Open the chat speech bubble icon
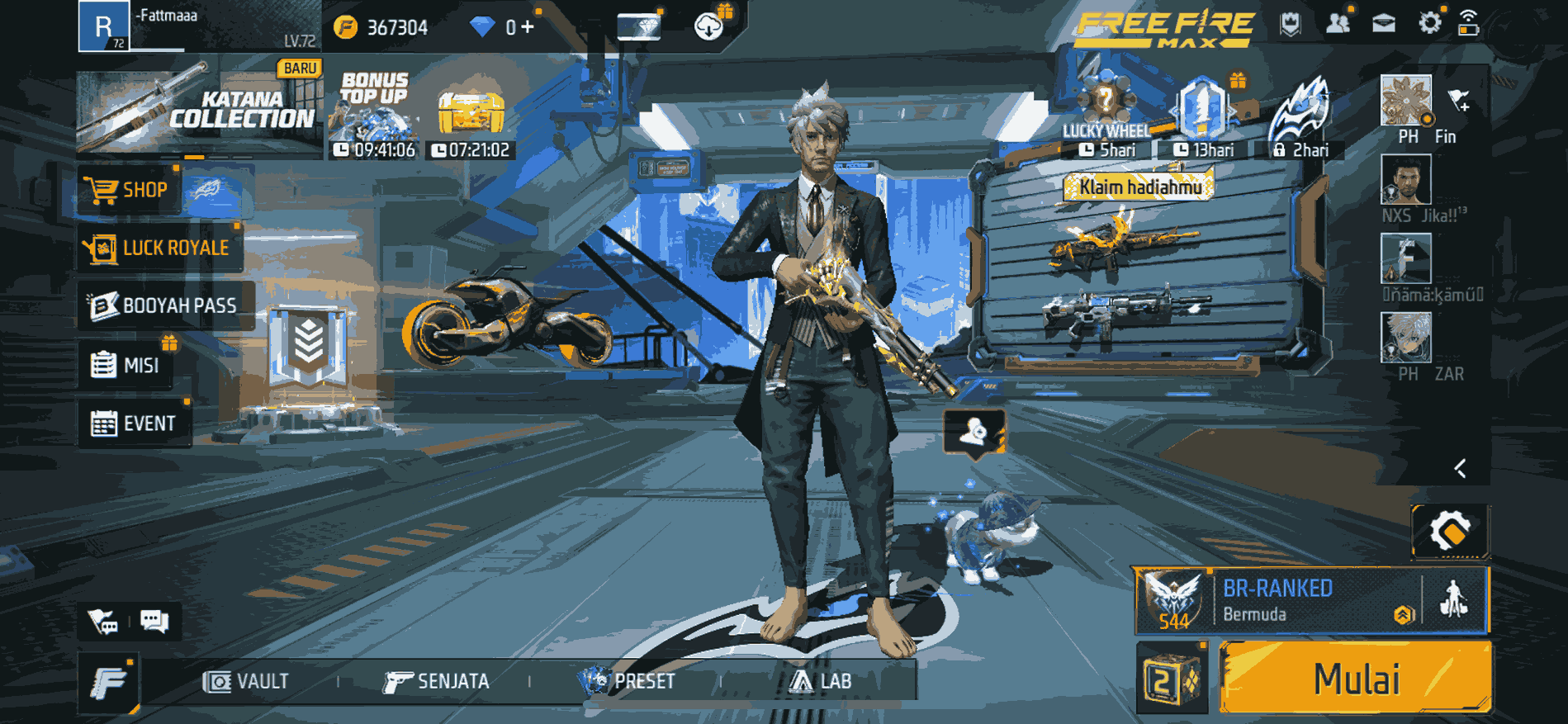This screenshot has width=1568, height=724. pos(154,621)
